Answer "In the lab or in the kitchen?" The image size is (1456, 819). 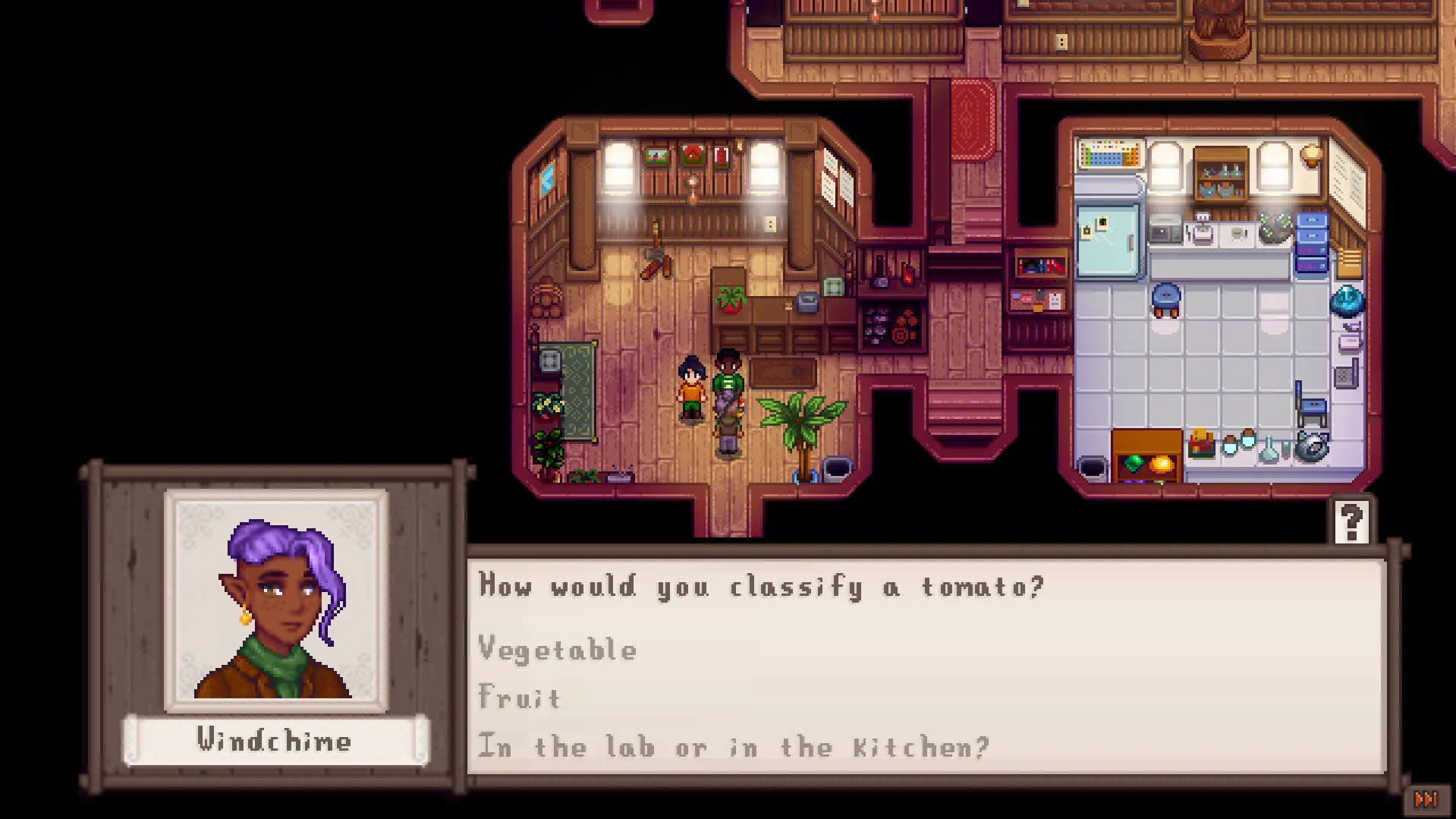(x=734, y=747)
